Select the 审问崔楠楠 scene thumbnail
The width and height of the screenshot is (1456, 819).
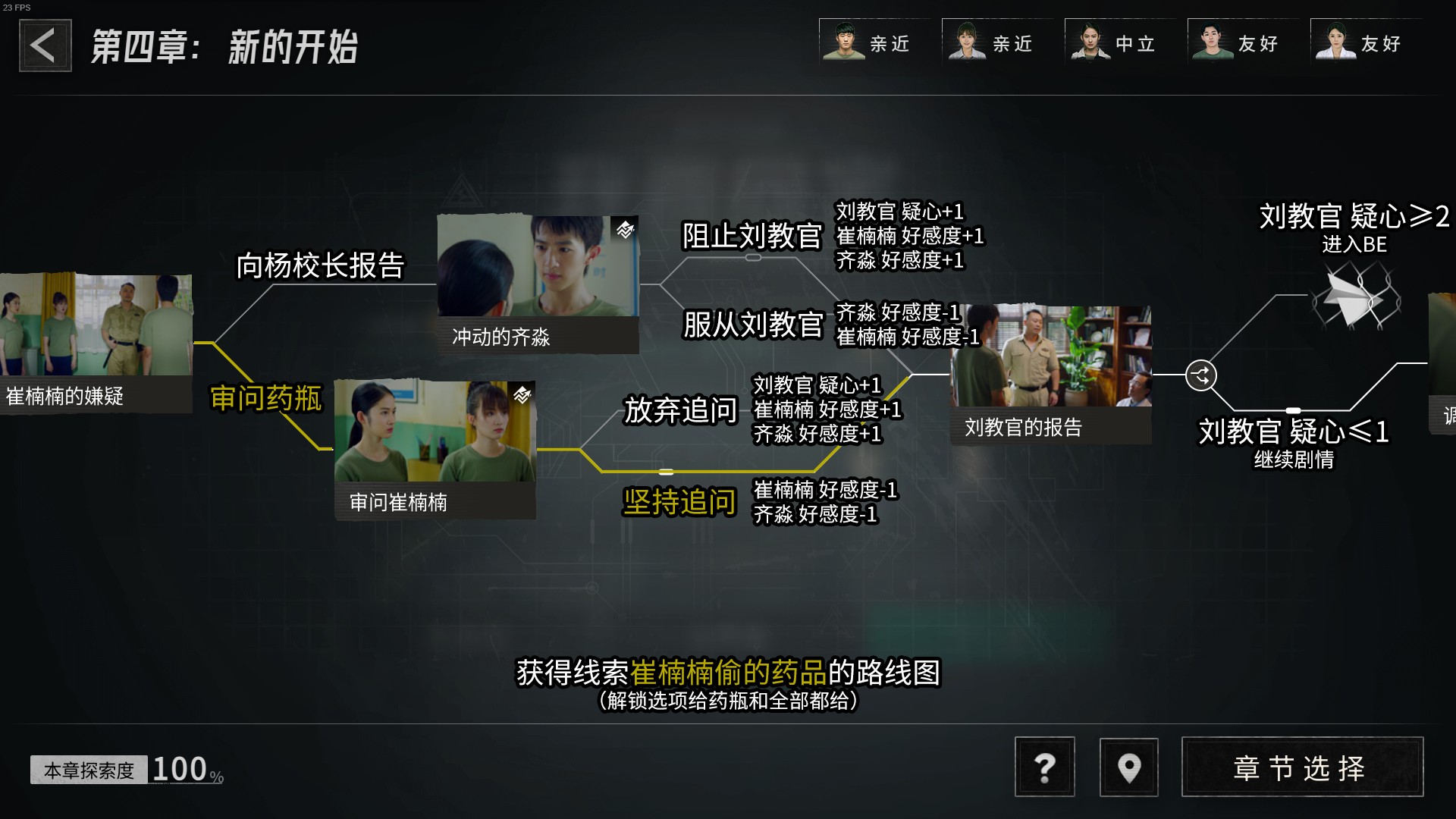pos(435,444)
